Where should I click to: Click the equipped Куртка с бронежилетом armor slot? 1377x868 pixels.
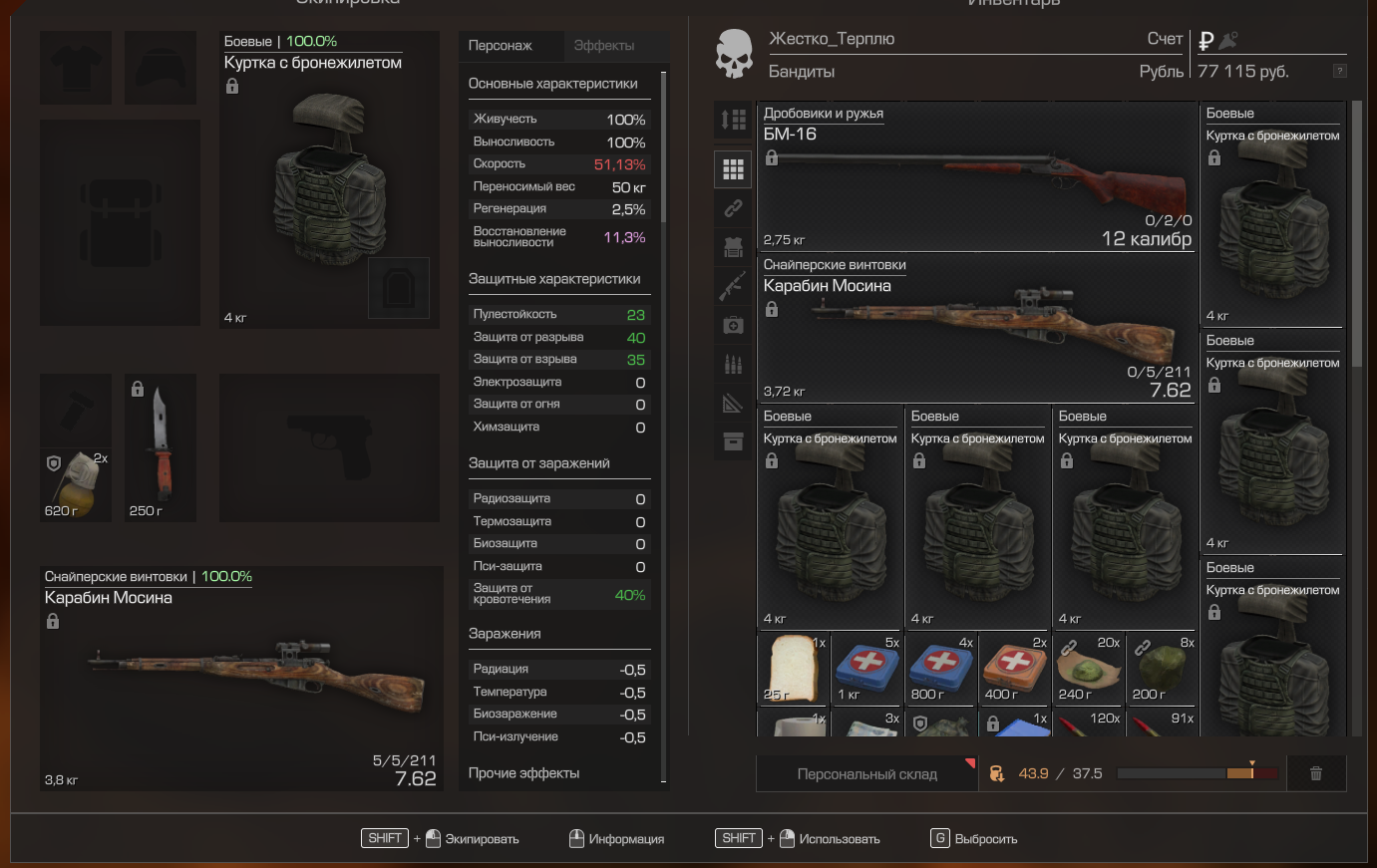[x=329, y=179]
